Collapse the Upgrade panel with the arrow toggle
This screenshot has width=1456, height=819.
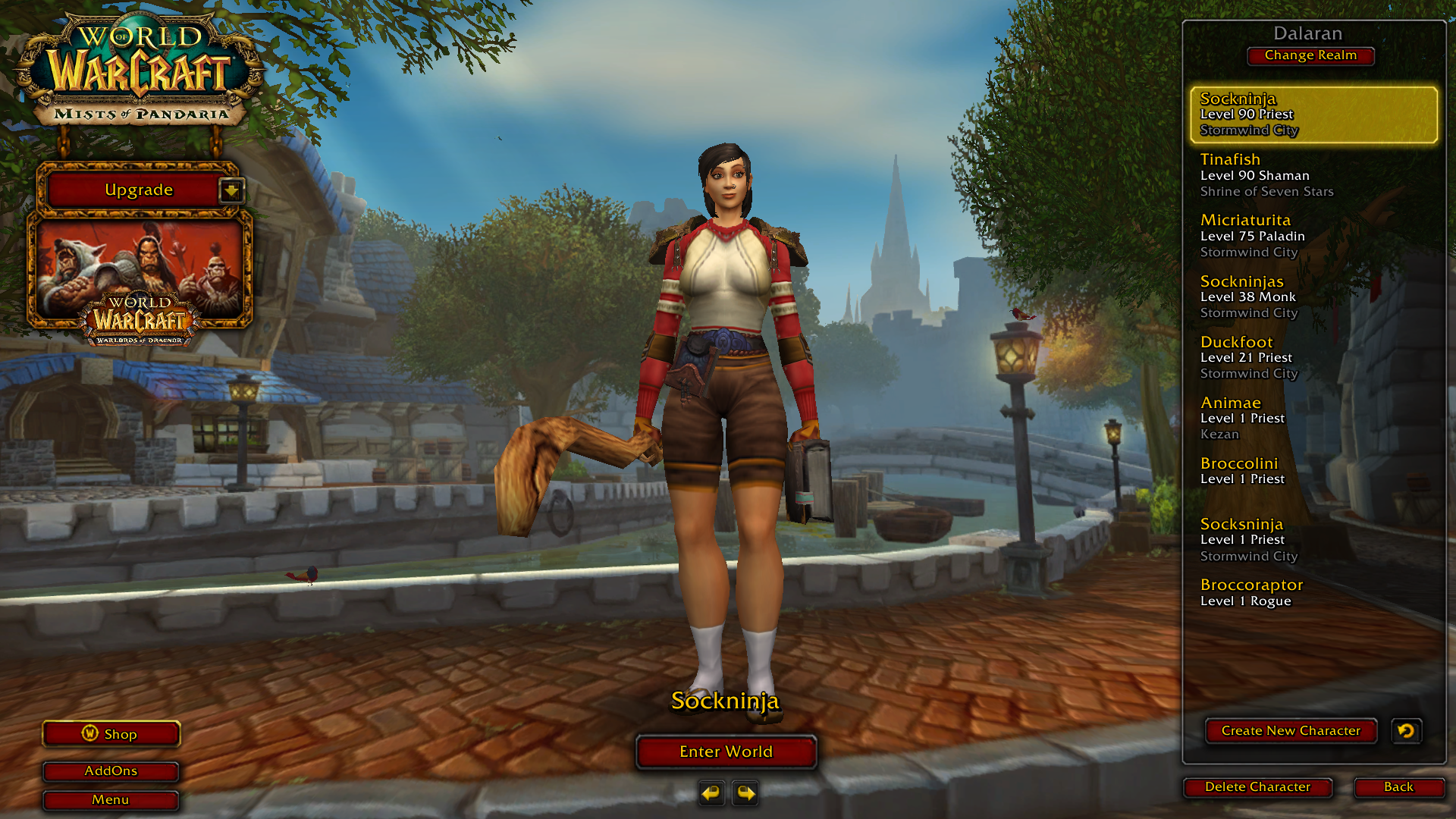pyautogui.click(x=231, y=190)
